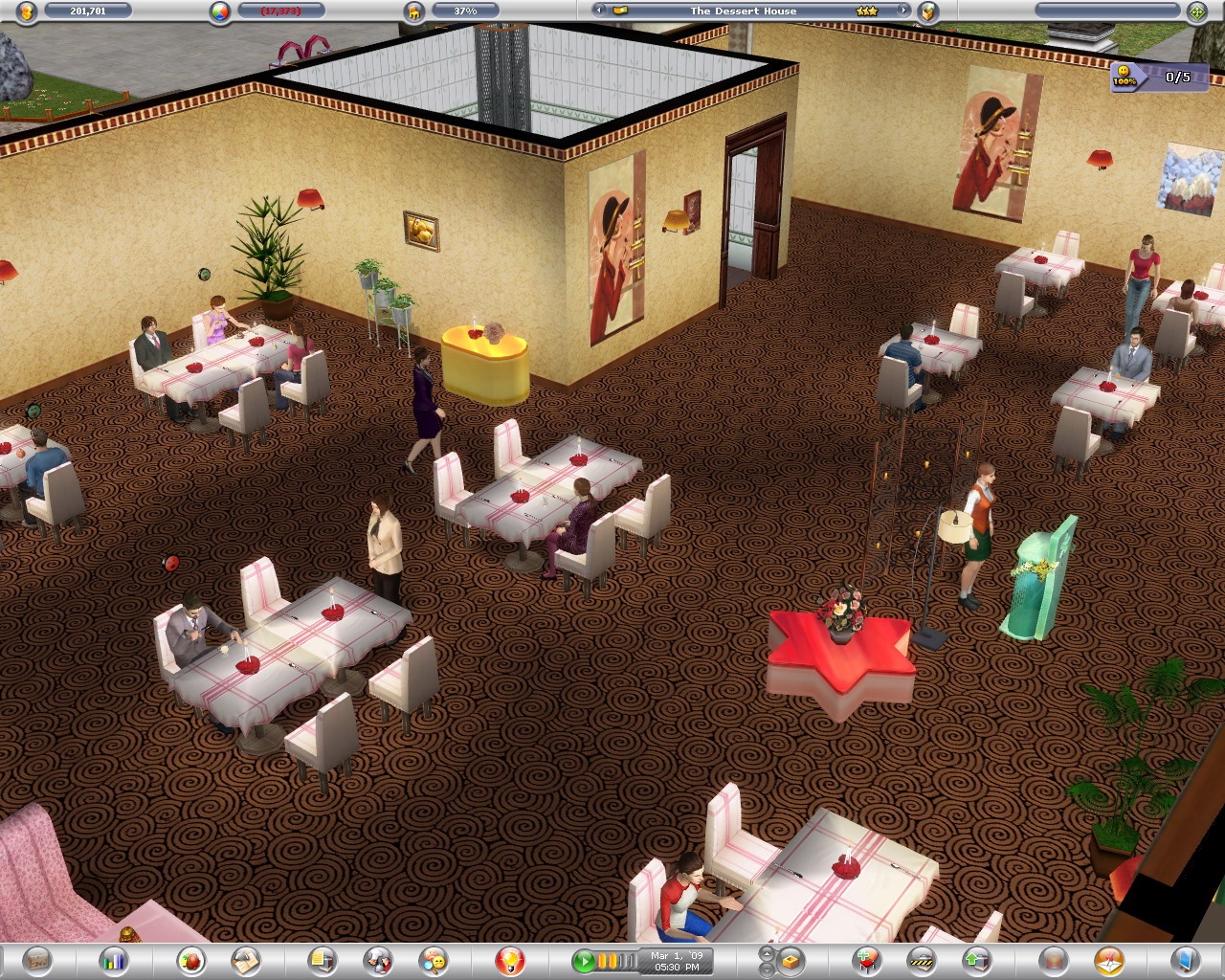Open the add furniture chair icon
This screenshot has width=1225, height=980.
point(867,959)
